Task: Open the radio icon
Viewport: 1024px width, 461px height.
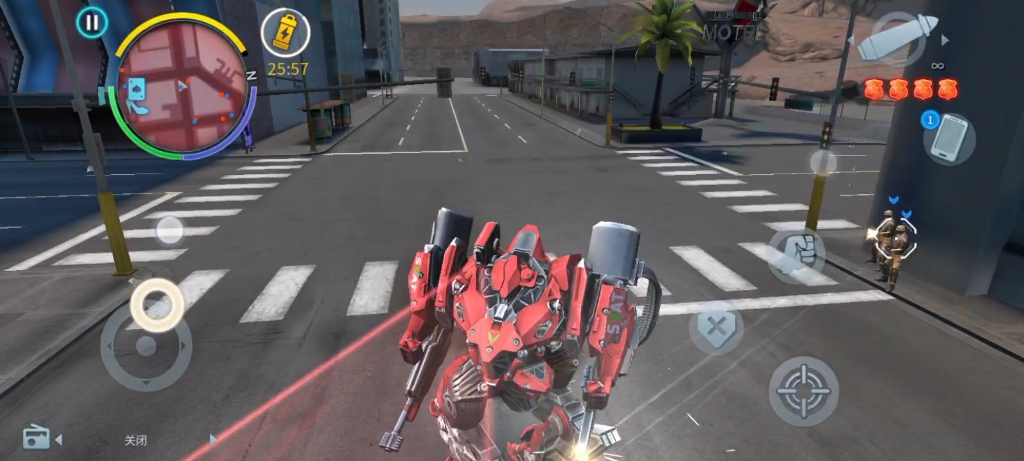Action: pos(36,437)
